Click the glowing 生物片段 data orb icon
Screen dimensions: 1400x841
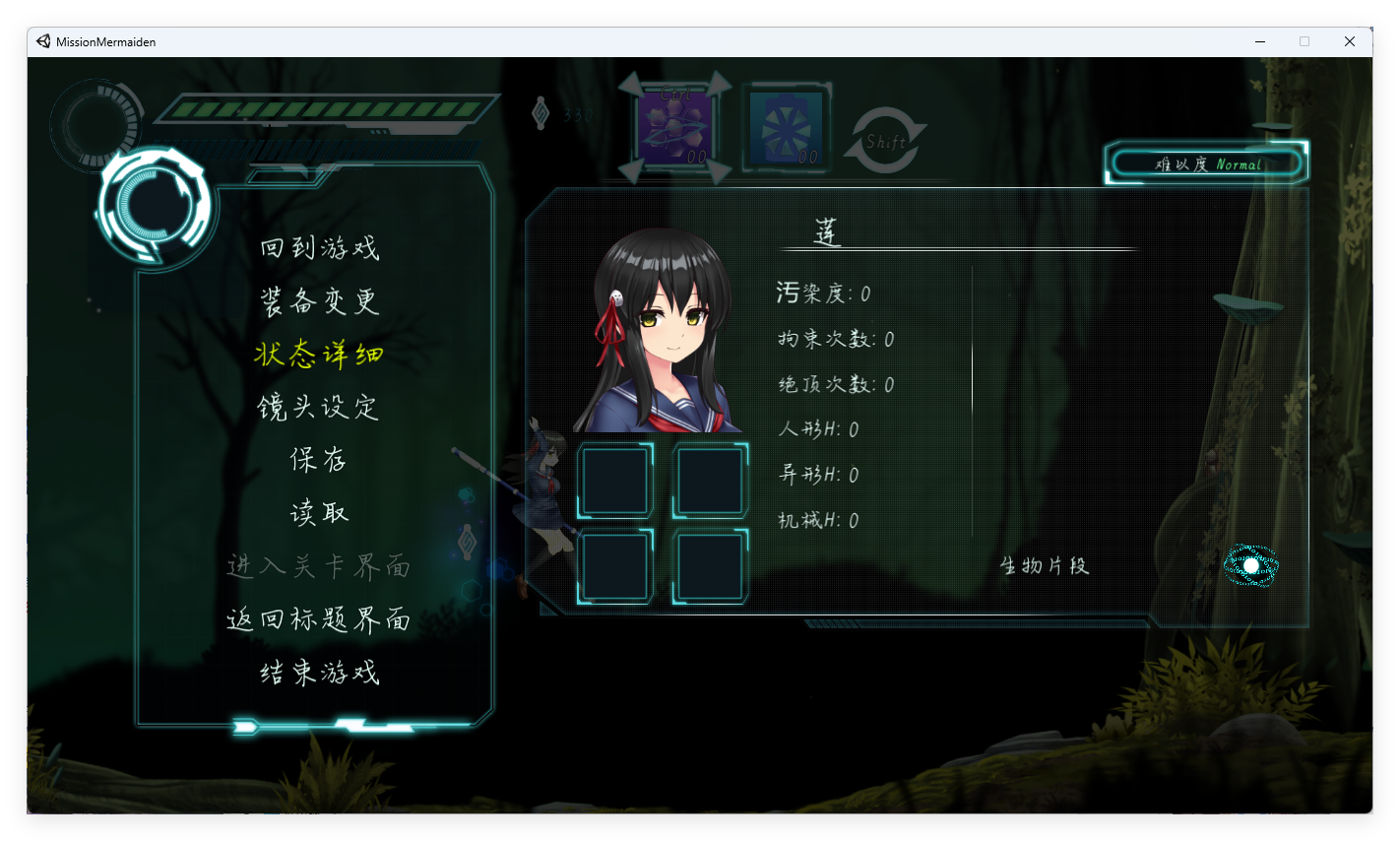coord(1252,567)
